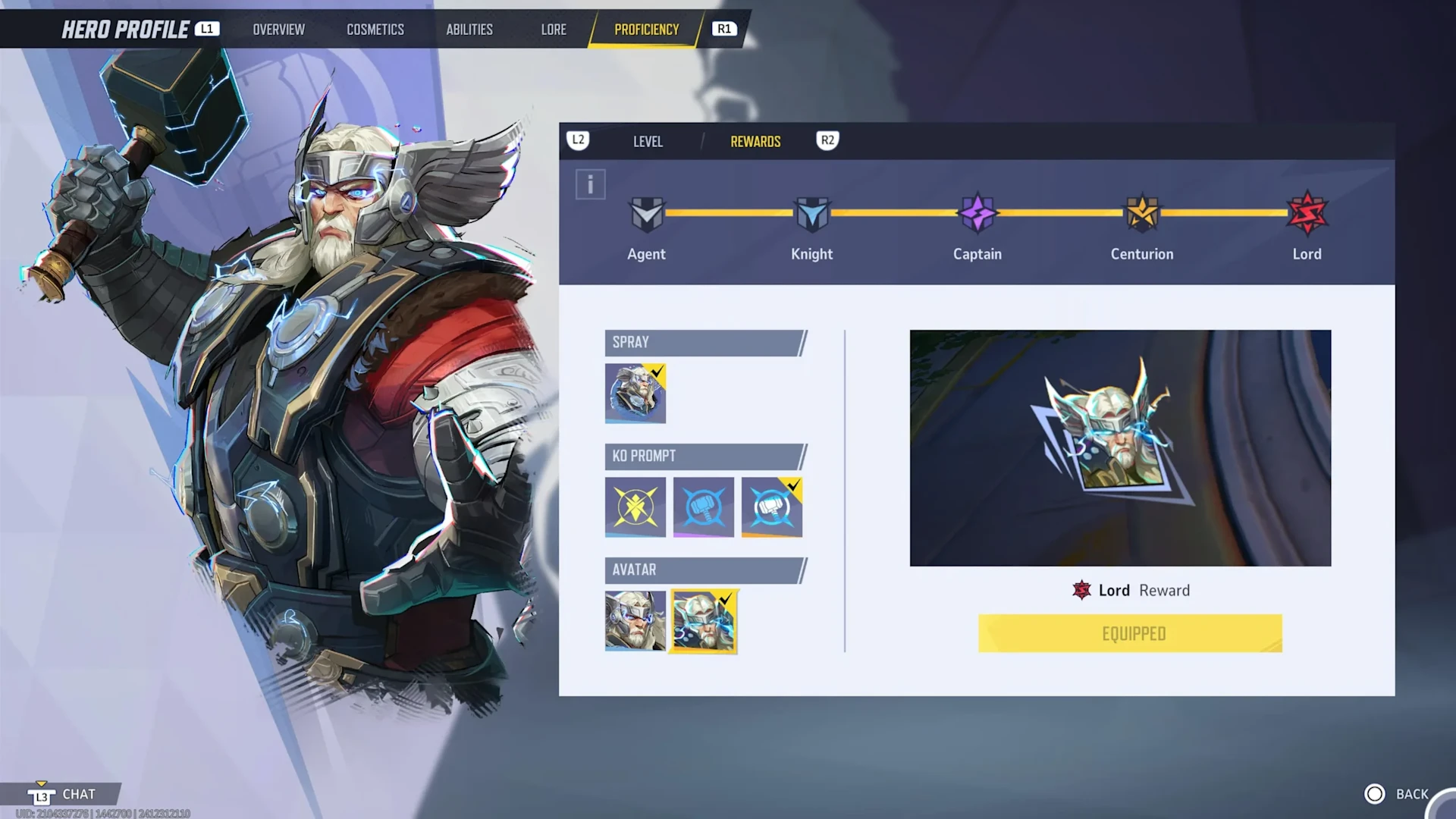Select the Lord proficiency rank
The image size is (1456, 819).
click(1307, 215)
